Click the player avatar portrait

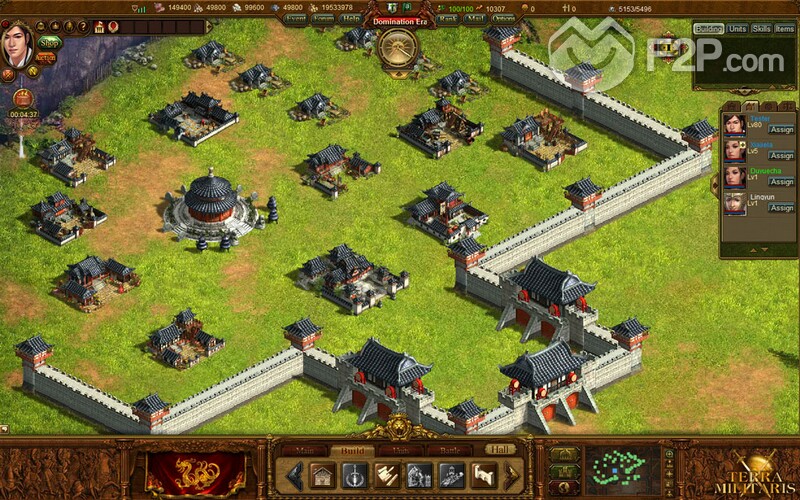(x=18, y=45)
